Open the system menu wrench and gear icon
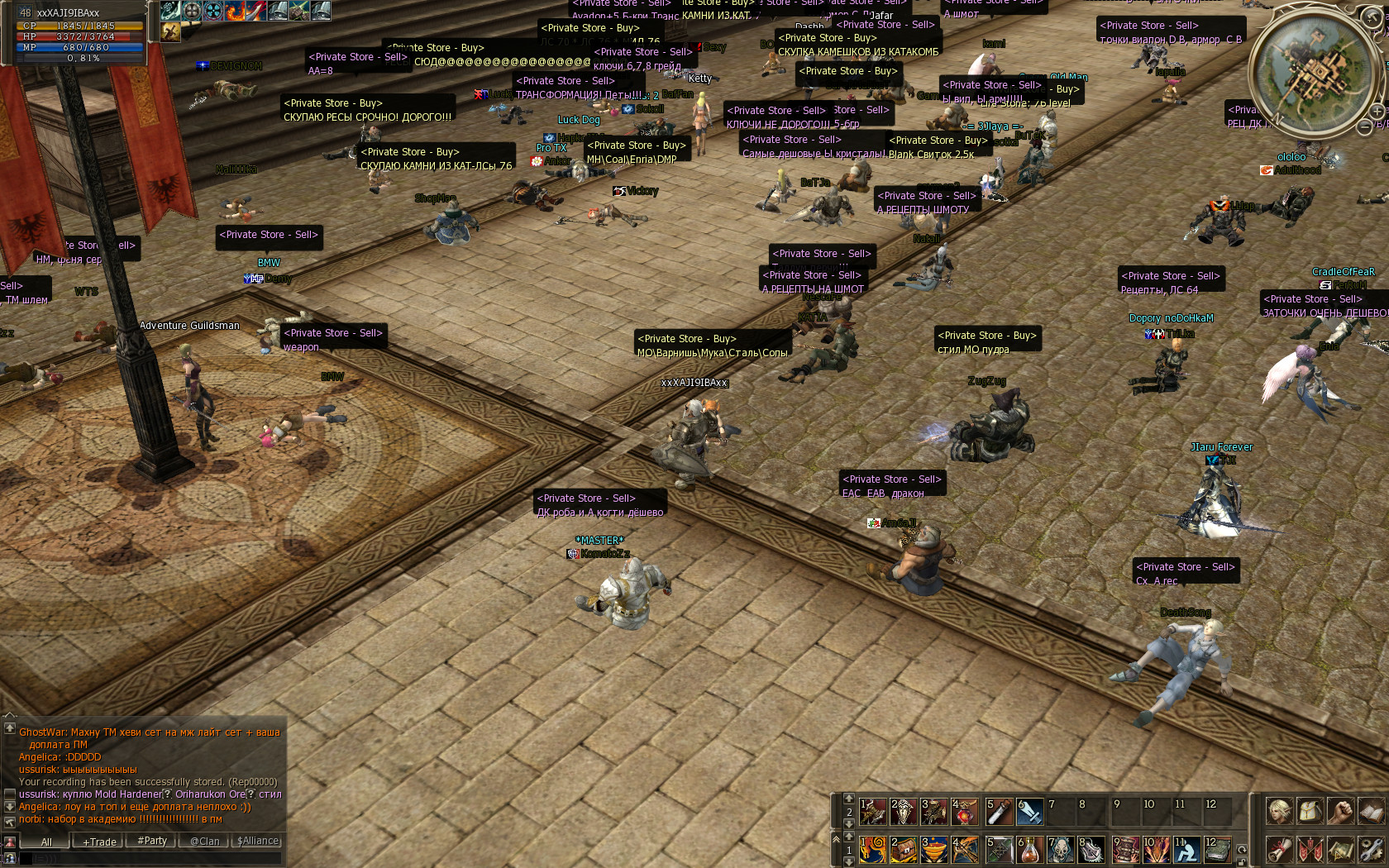 tap(1370, 849)
